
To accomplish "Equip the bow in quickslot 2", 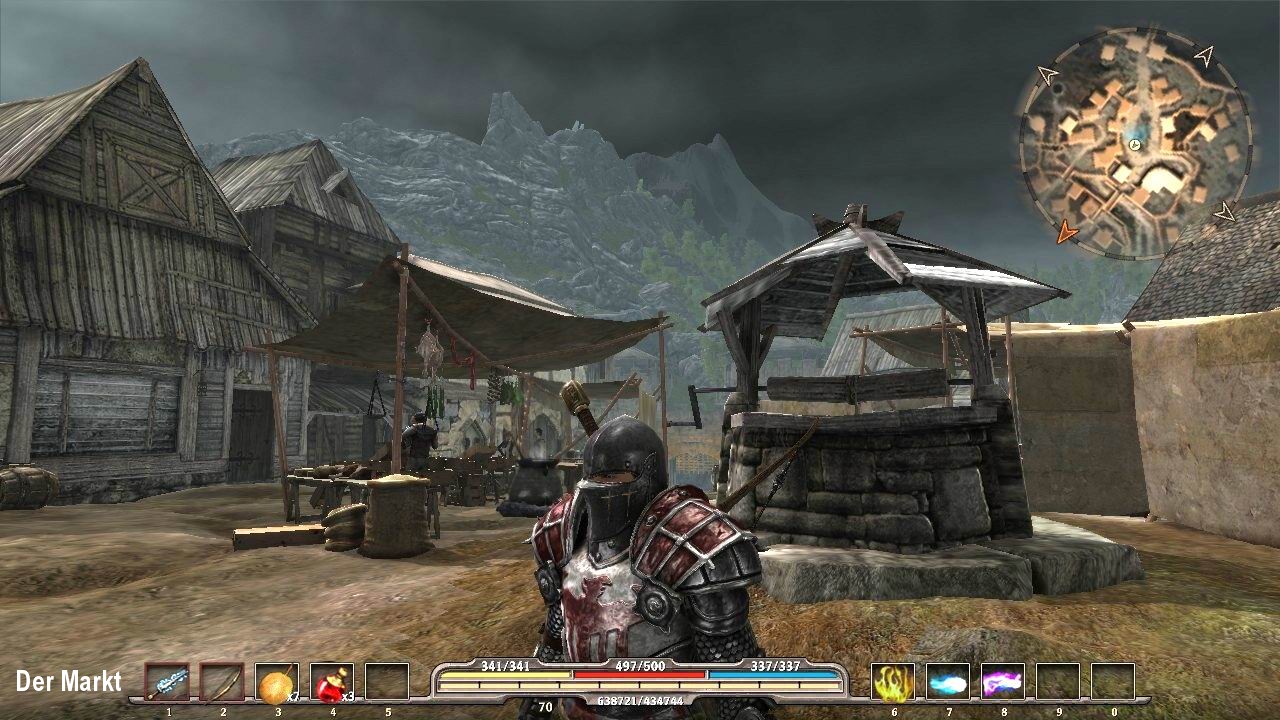I will [x=221, y=681].
